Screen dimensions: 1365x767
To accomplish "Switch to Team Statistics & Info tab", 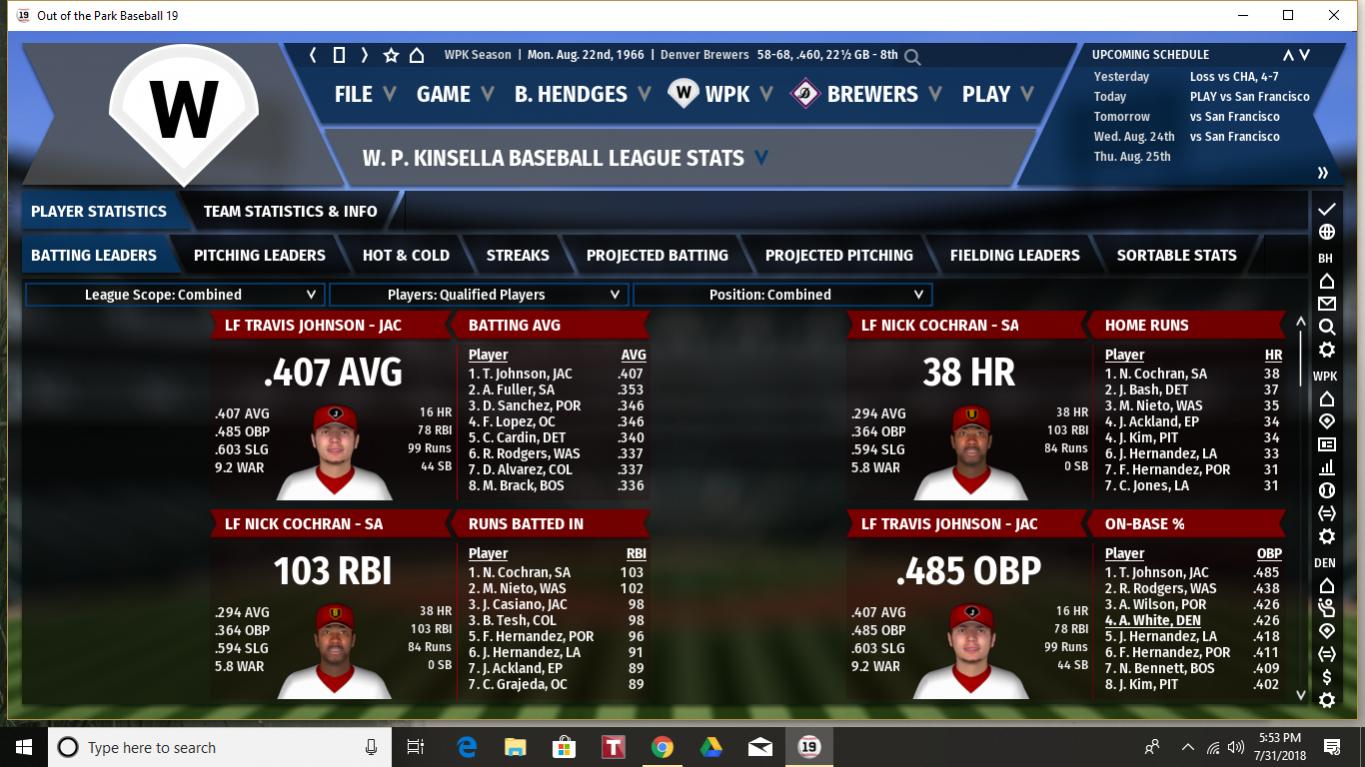I will 290,211.
